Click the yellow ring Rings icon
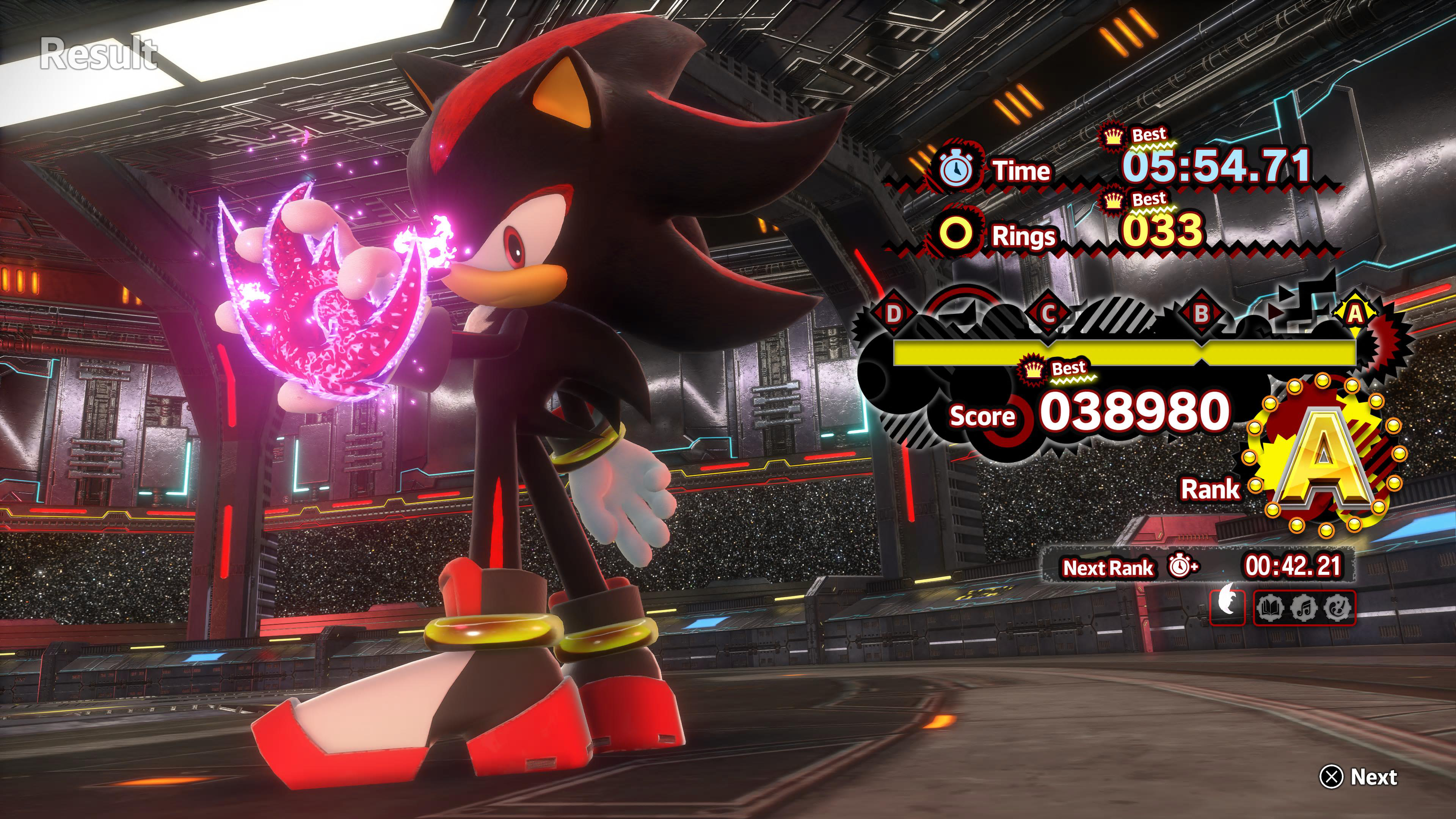This screenshot has width=1456, height=819. [x=955, y=235]
